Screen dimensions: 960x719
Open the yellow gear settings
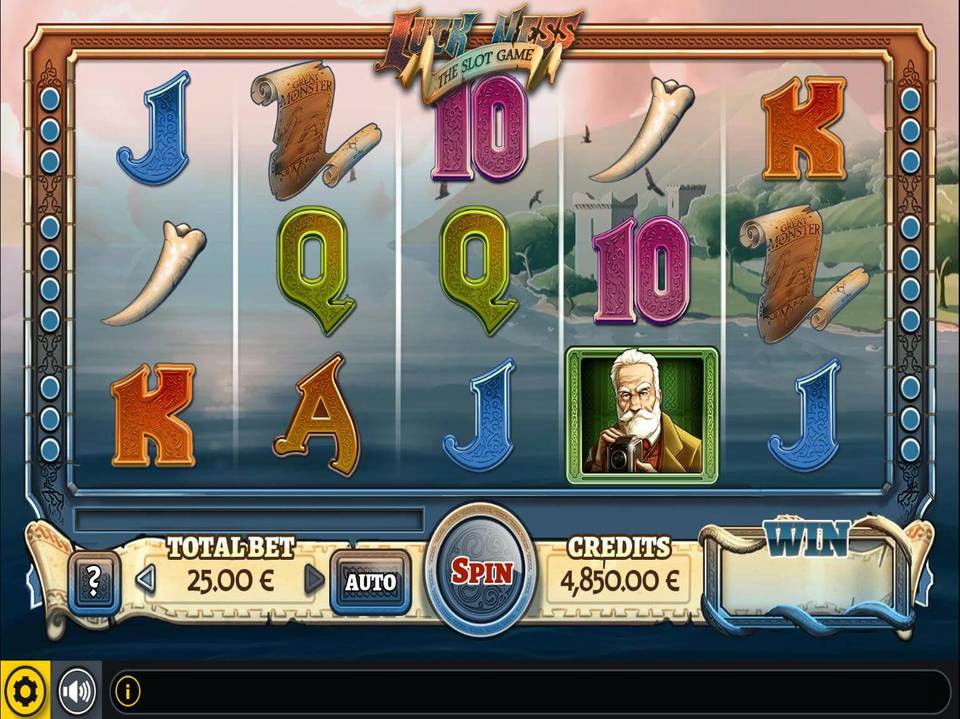click(25, 691)
